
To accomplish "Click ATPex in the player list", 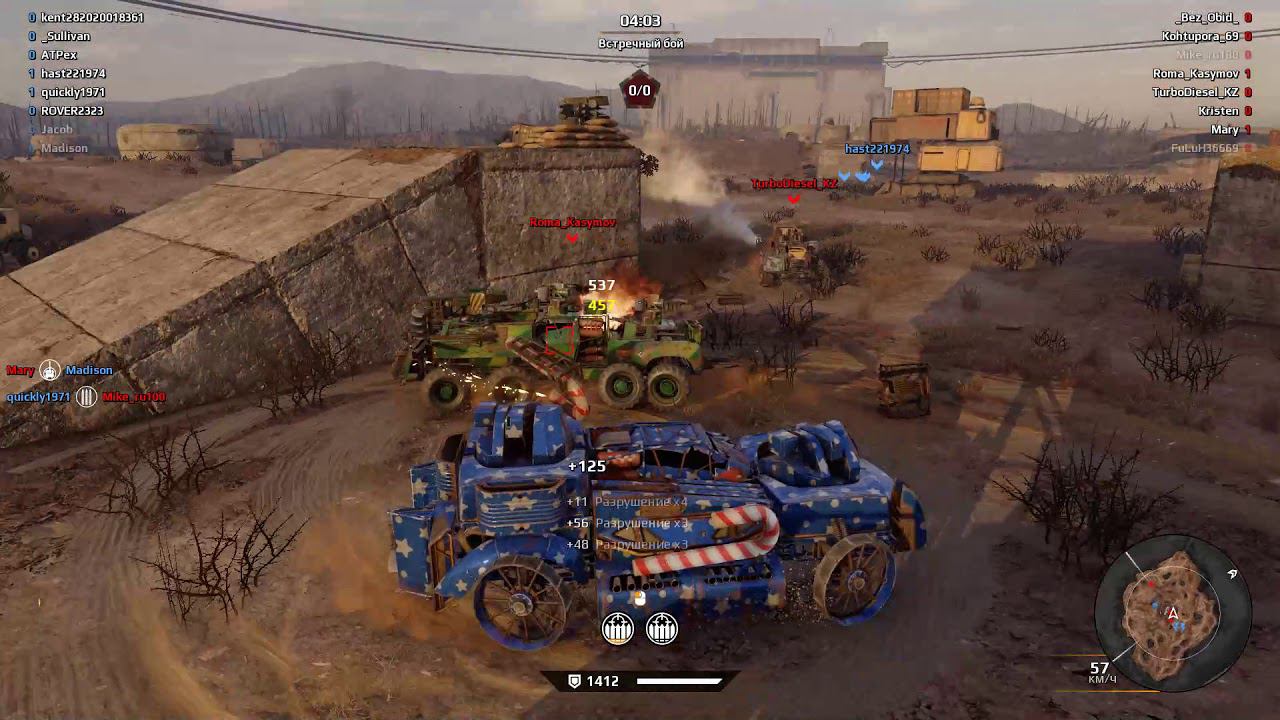I will (x=59, y=55).
